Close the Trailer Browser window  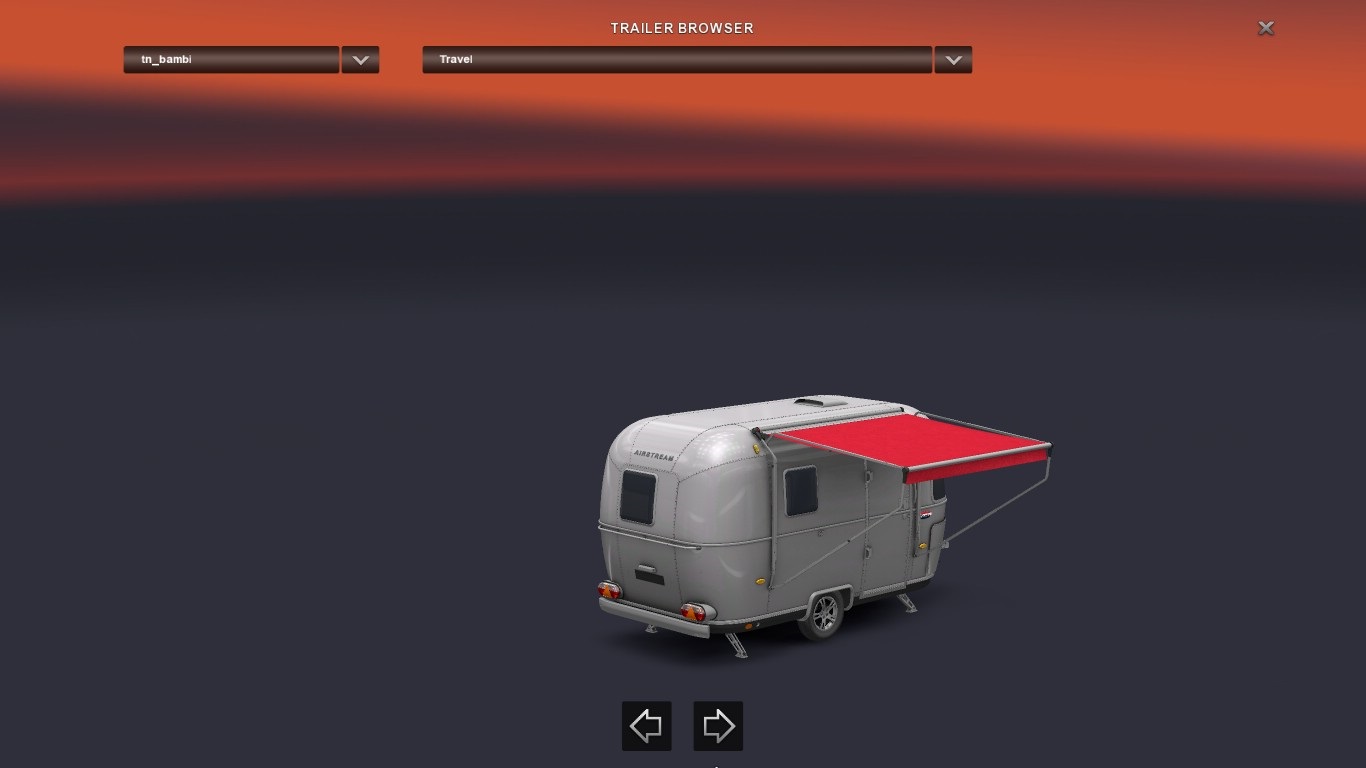[x=1265, y=28]
